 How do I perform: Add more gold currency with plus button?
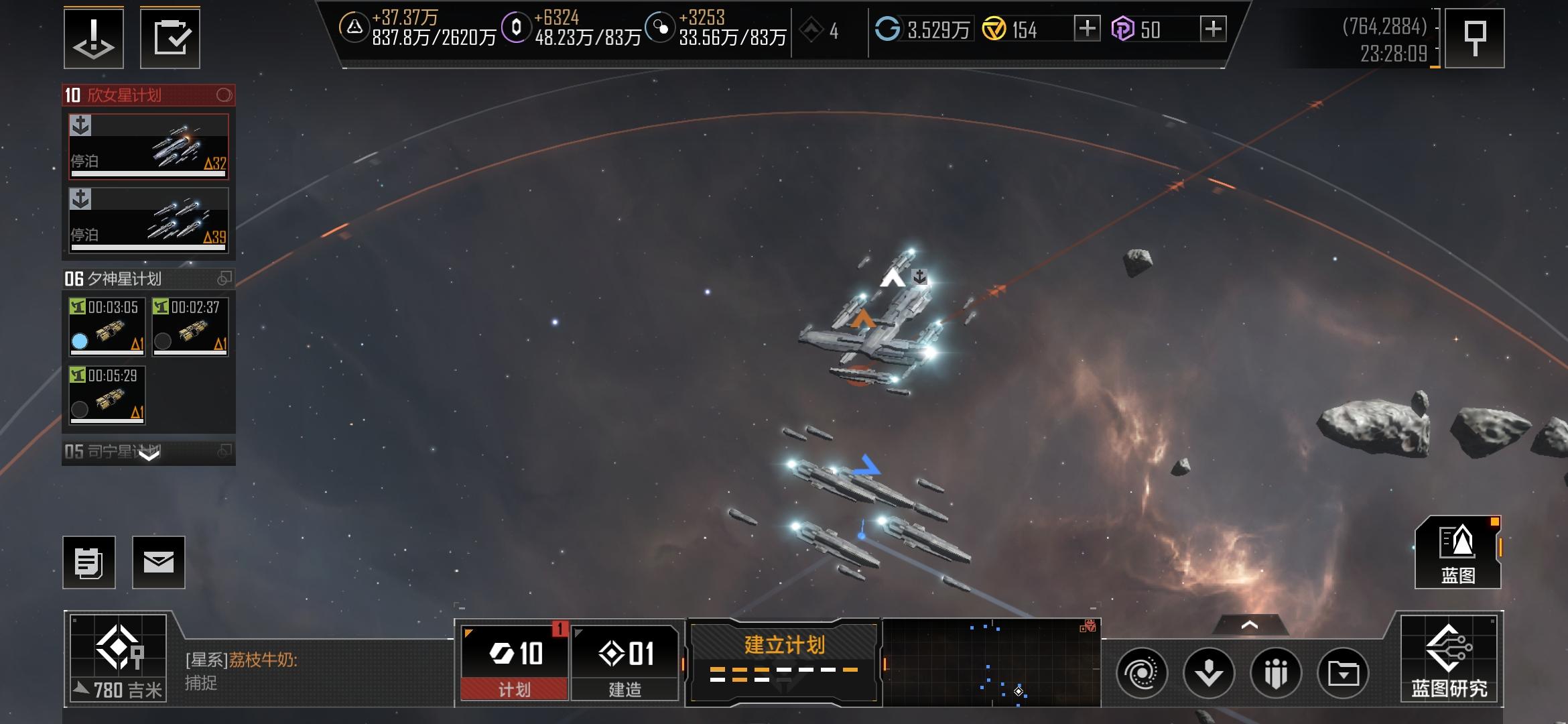[x=1087, y=29]
